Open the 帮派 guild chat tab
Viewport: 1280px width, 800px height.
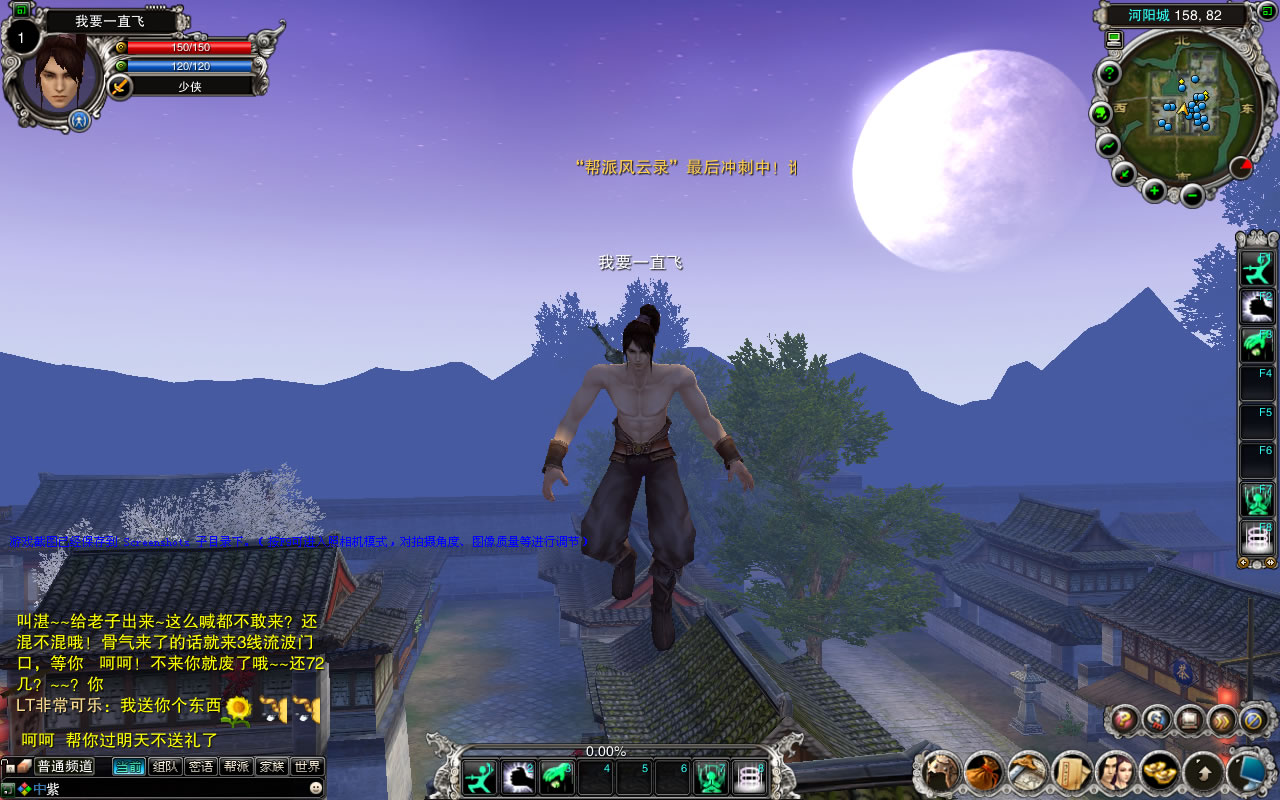(236, 767)
